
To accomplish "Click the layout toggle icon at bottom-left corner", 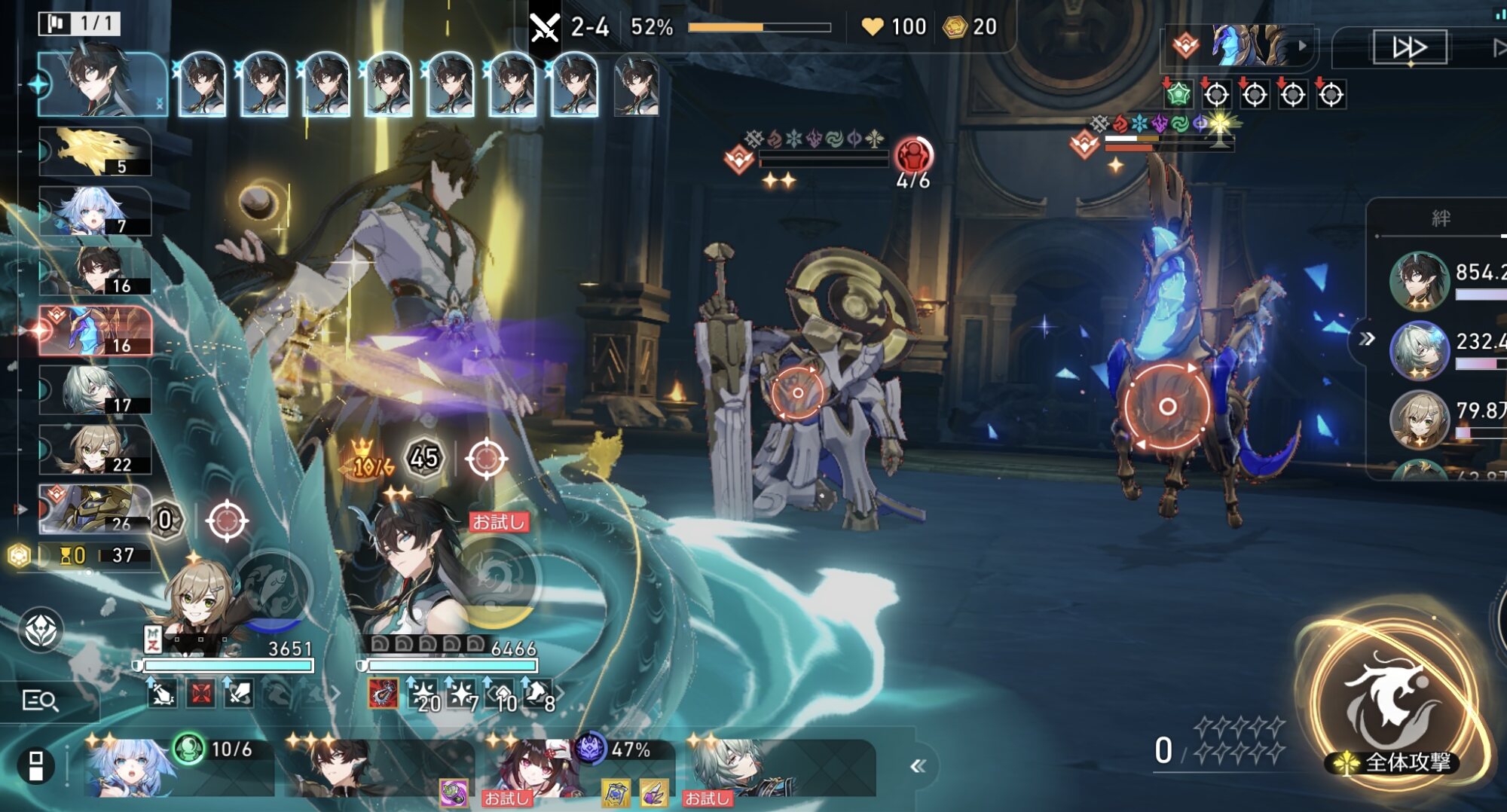I will coord(35,766).
